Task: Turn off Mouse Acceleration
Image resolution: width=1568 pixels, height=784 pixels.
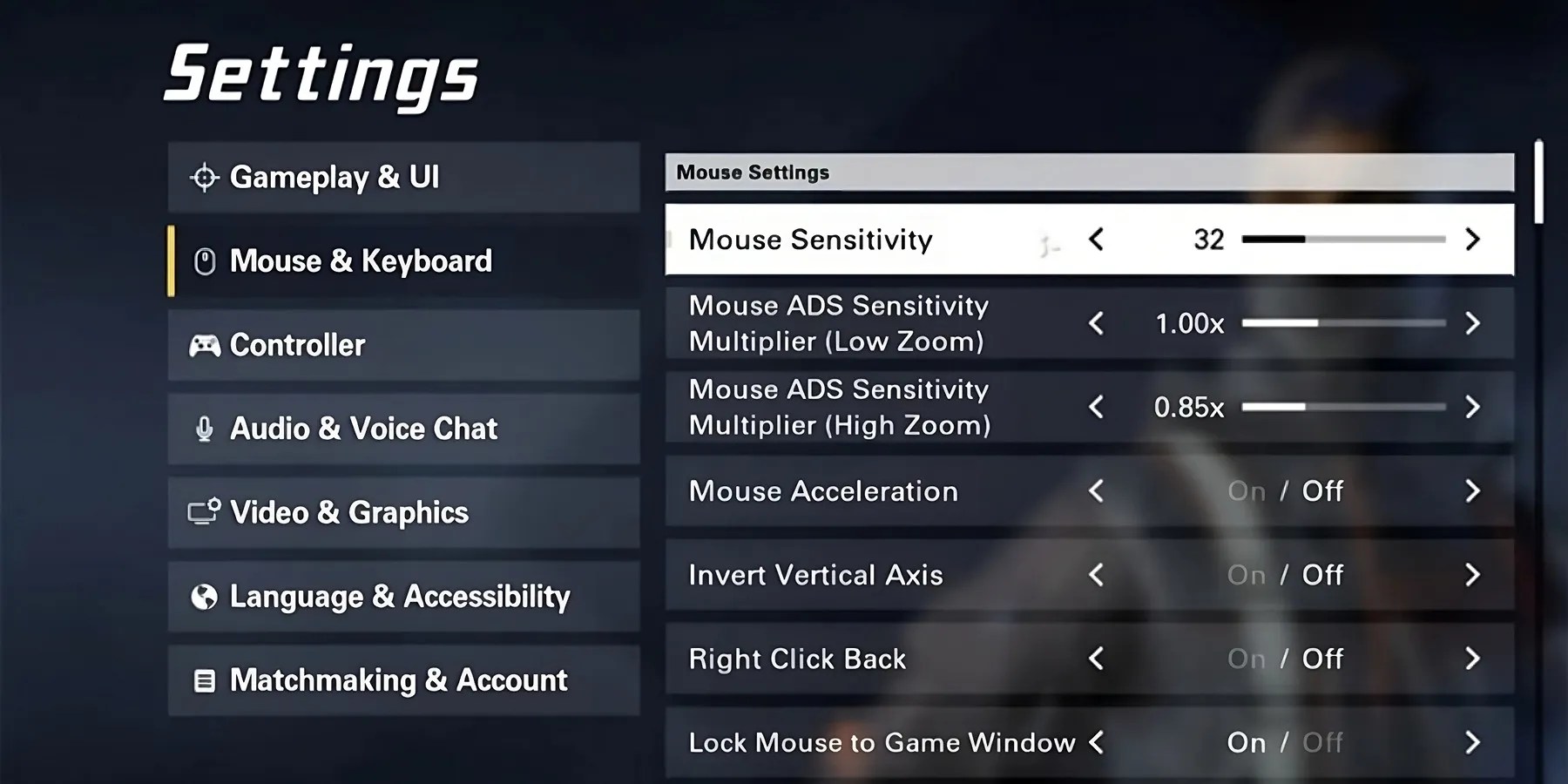Action: pos(1322,490)
